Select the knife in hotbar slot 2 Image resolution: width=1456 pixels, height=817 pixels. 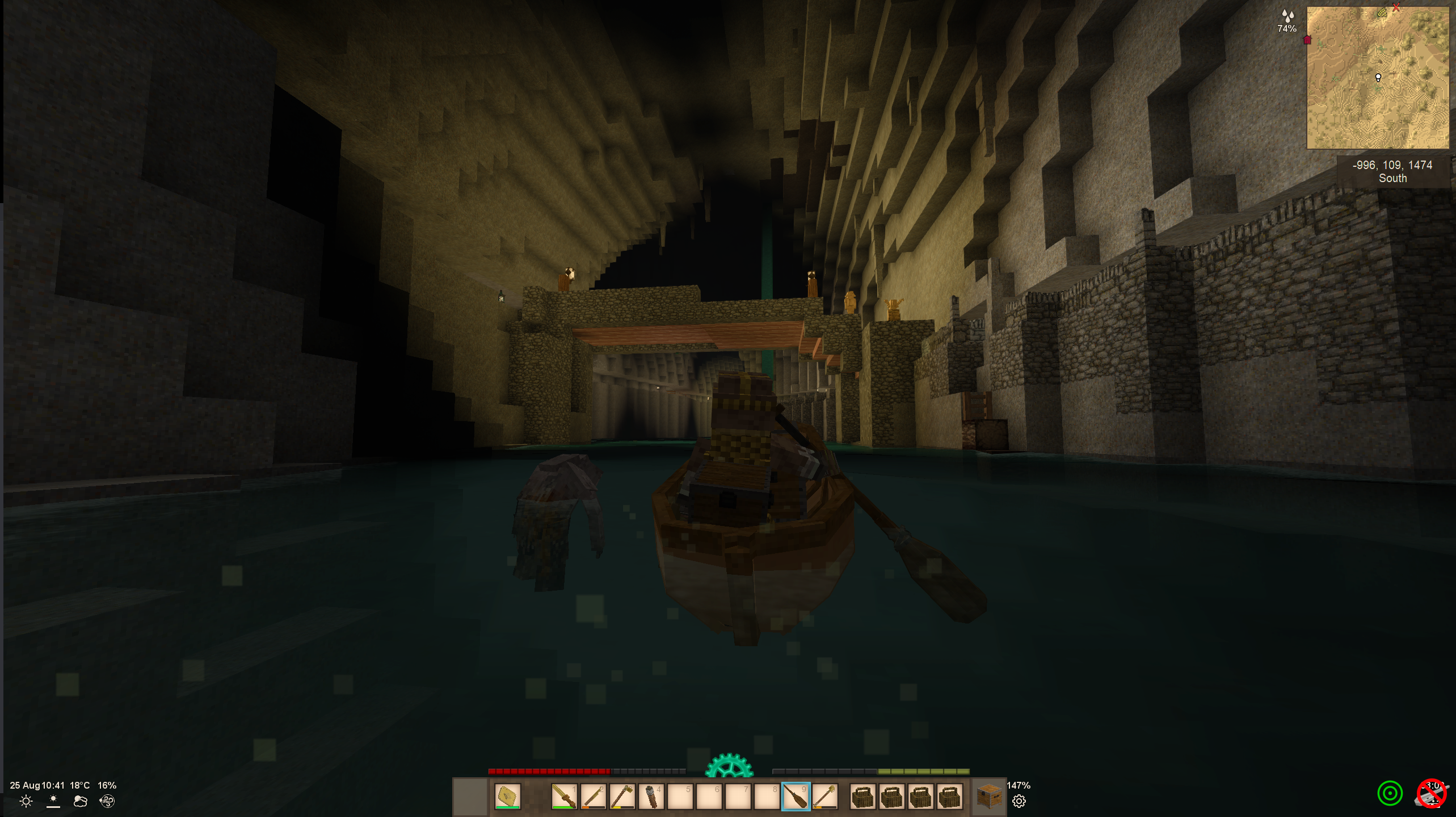point(593,796)
